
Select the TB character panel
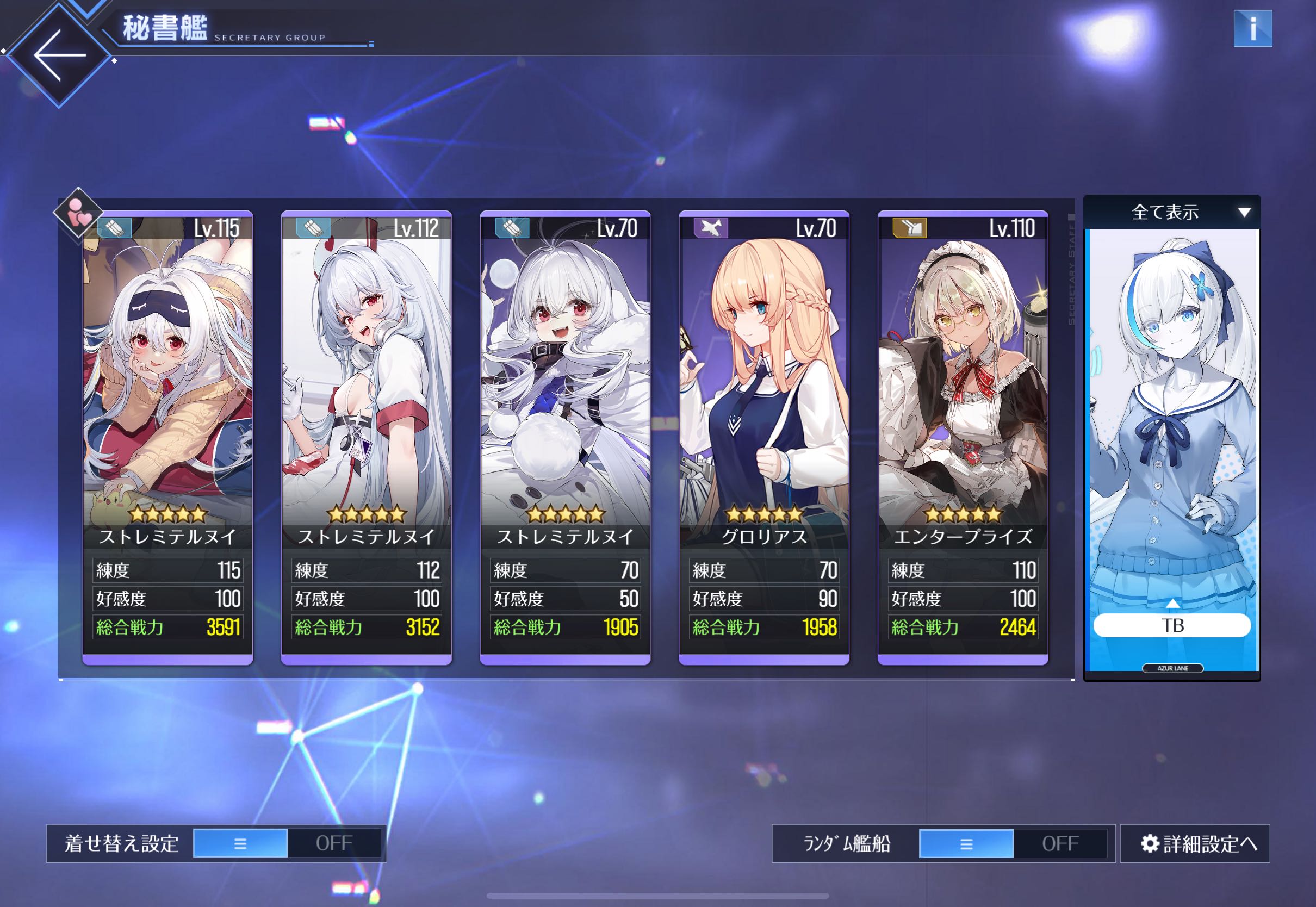(1172, 426)
